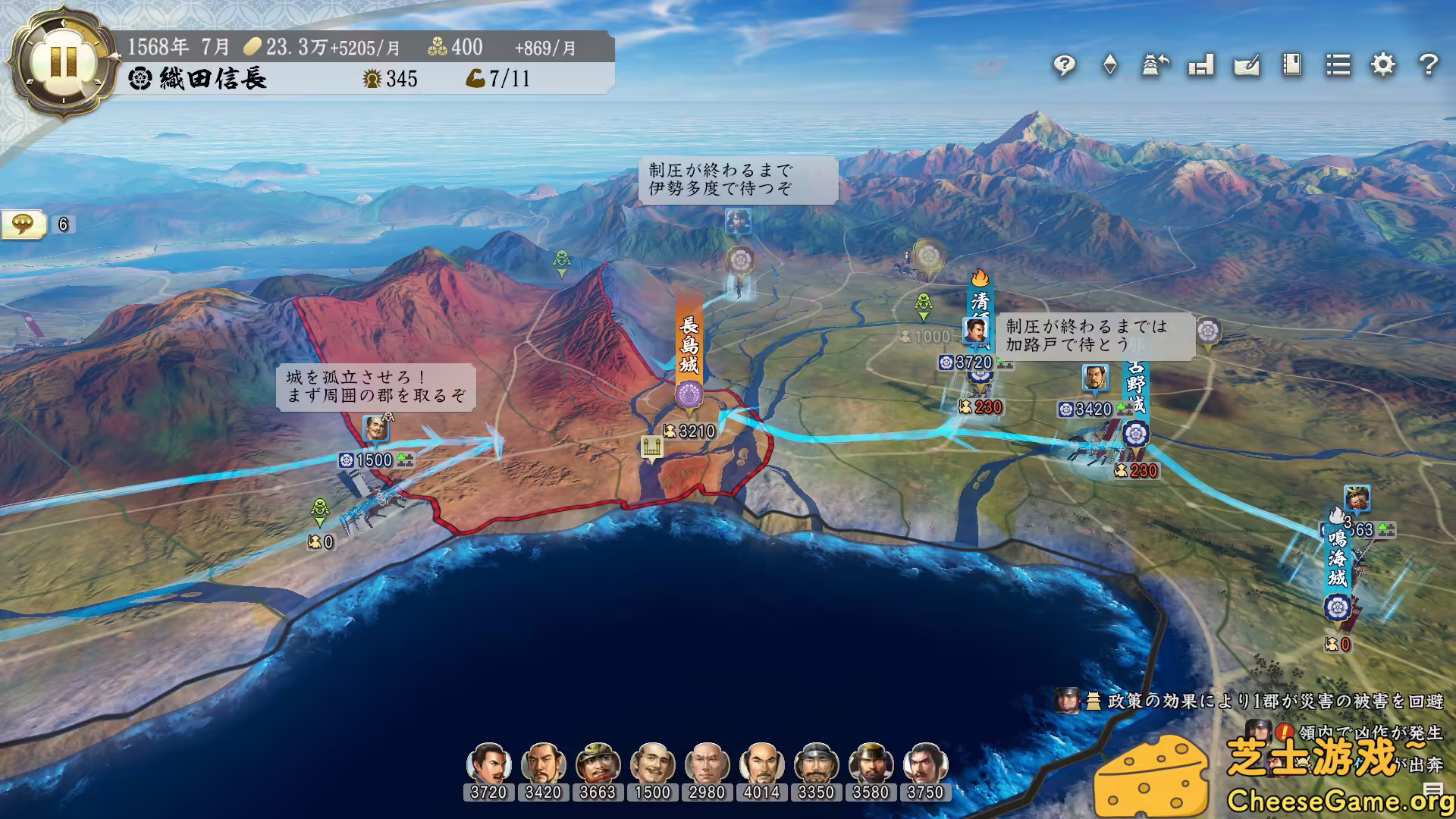Click the help question mark icon
This screenshot has width=1456, height=819.
tap(1429, 66)
